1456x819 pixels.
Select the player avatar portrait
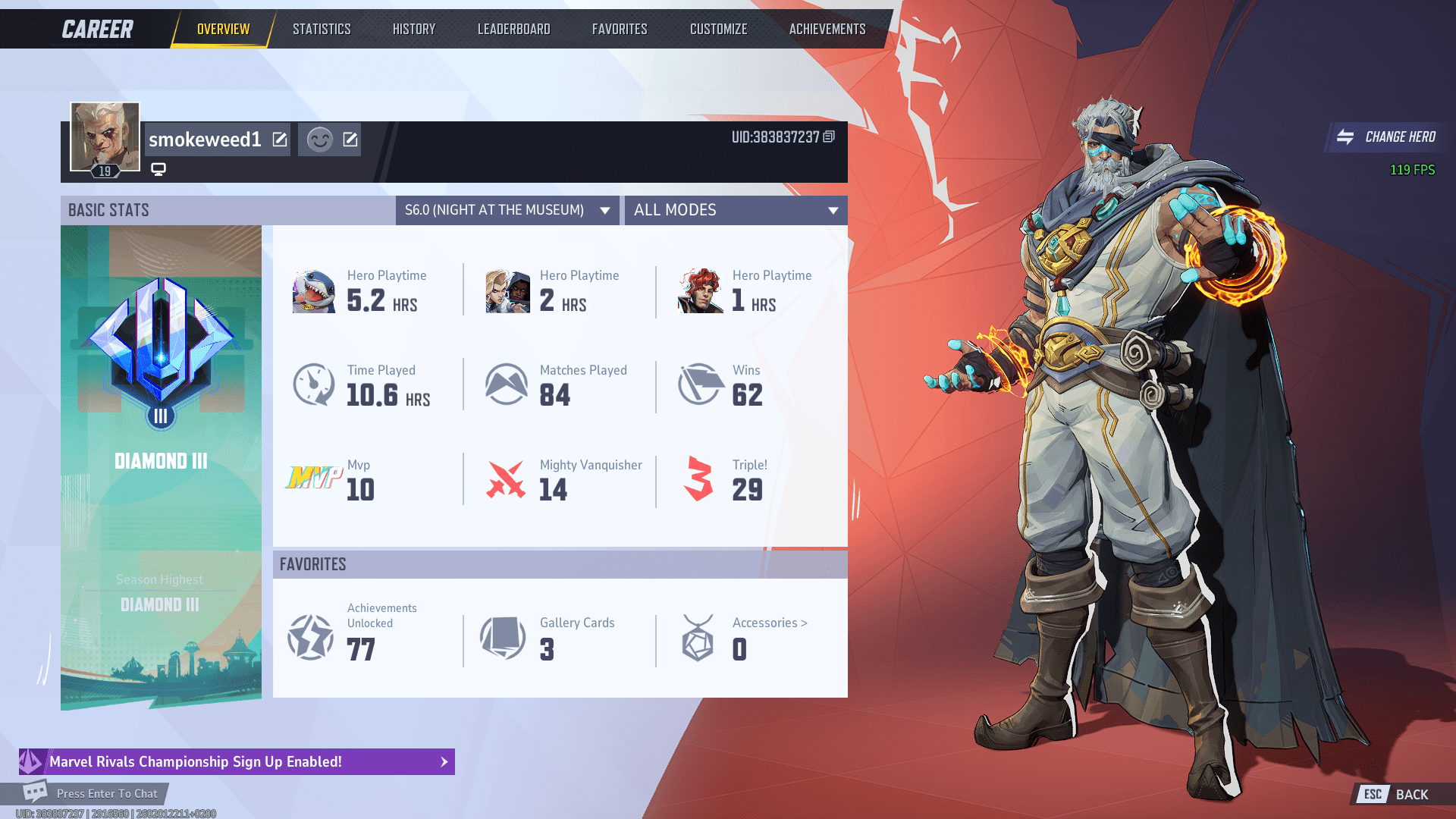click(103, 136)
